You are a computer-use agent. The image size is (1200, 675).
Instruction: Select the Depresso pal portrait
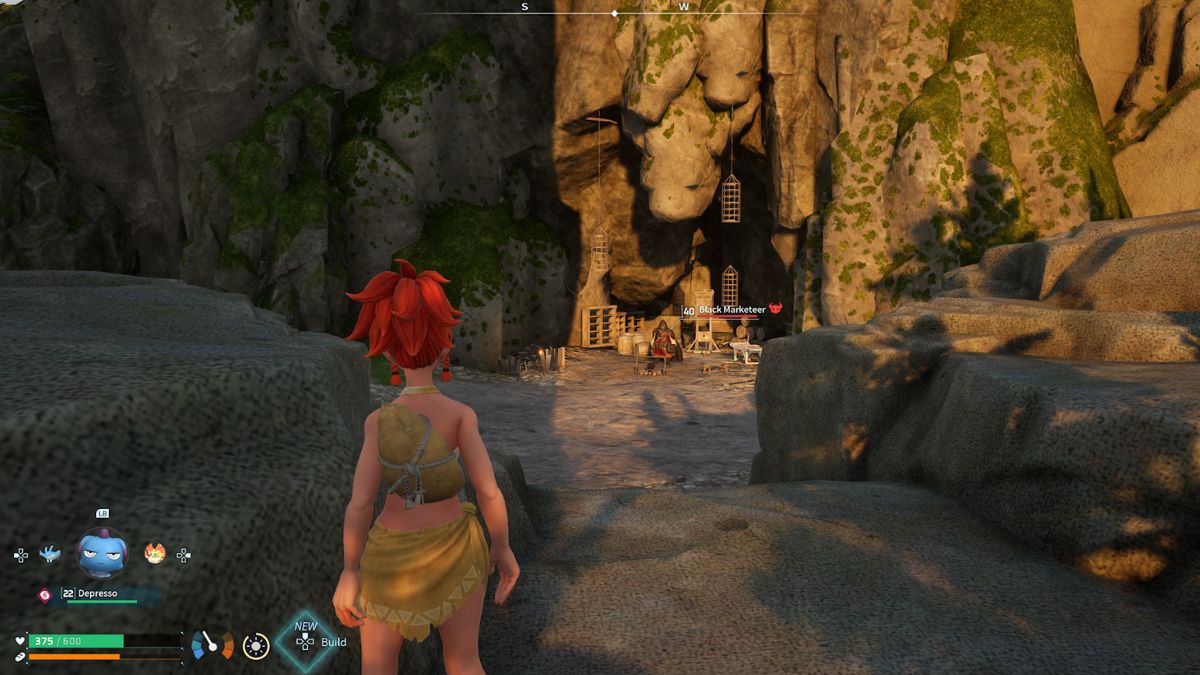[x=102, y=553]
